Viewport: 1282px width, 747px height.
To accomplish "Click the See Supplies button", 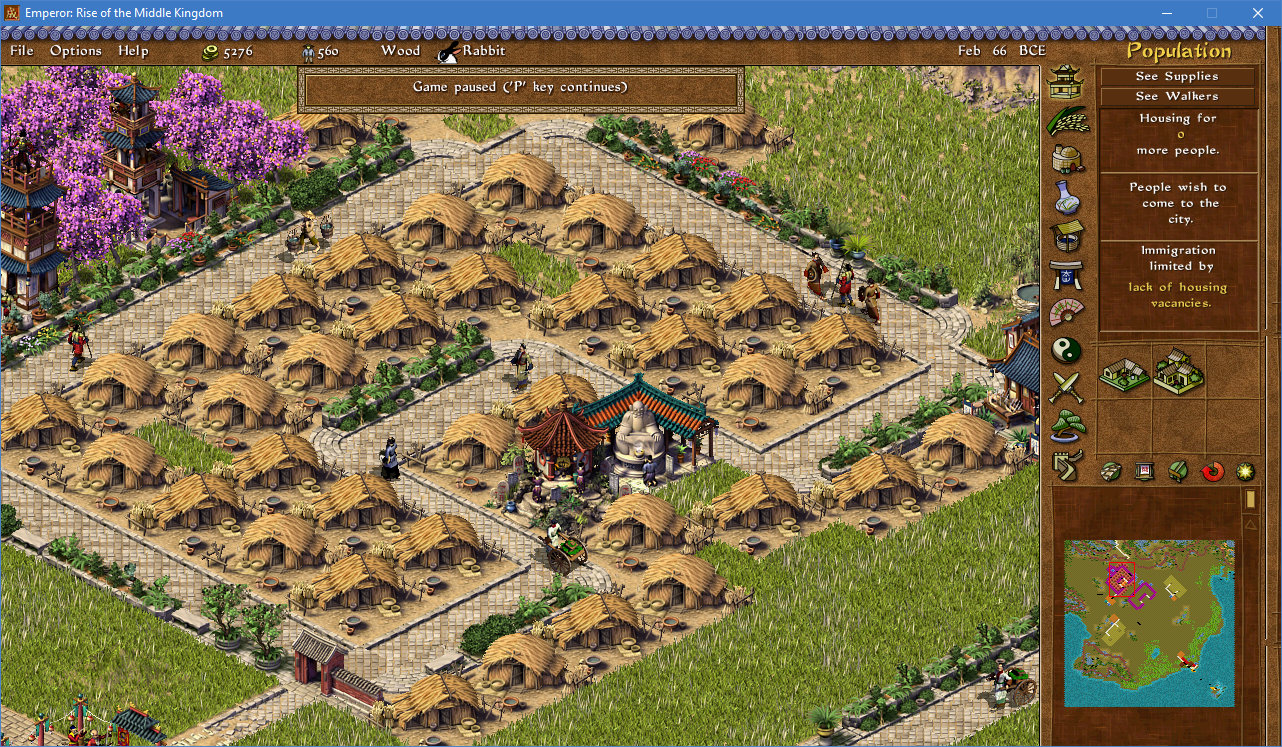I will [1176, 76].
